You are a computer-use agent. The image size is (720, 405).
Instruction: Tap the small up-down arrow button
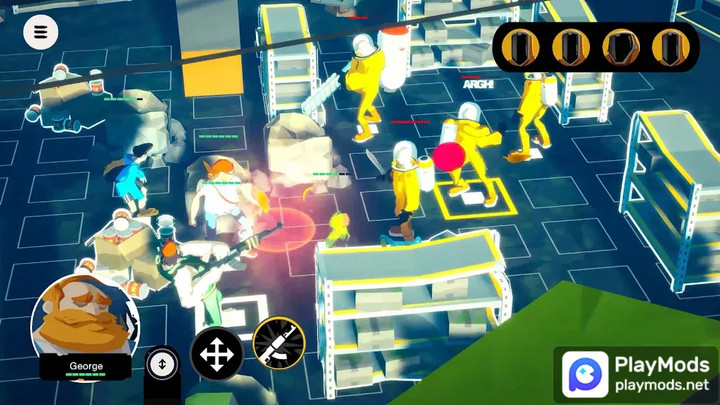[x=161, y=362]
